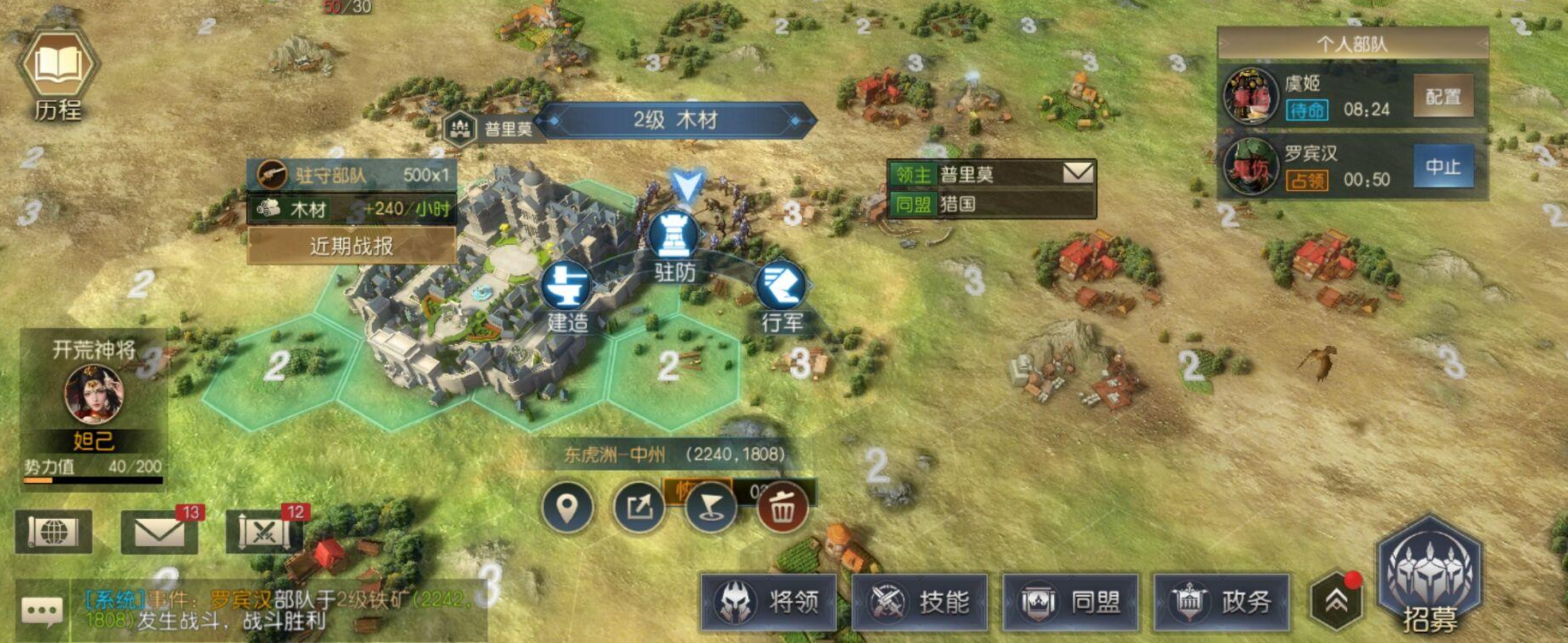Click the 配置 button for 虞姬
Image resolution: width=1568 pixels, height=643 pixels.
click(1443, 97)
